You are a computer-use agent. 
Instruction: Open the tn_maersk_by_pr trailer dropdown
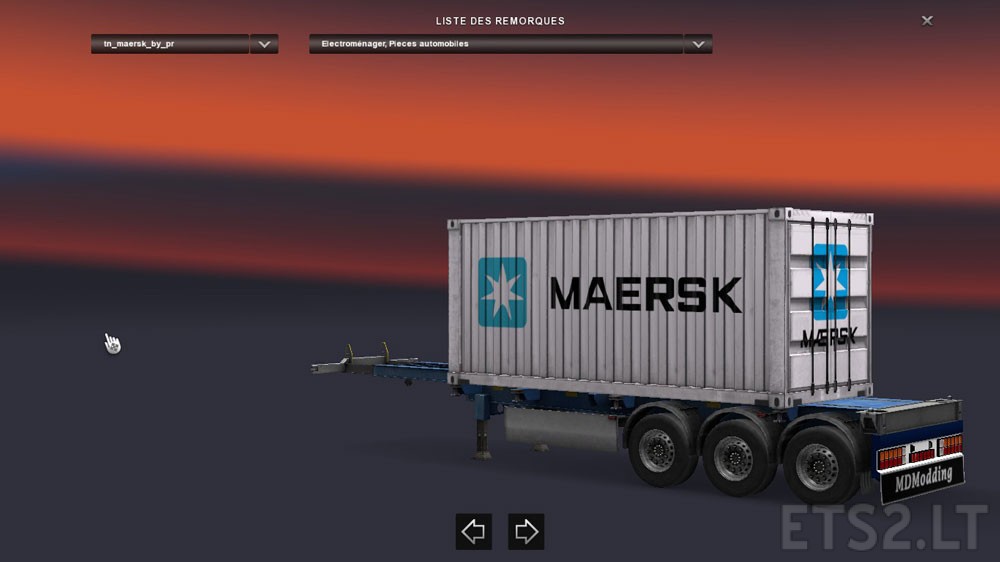coord(264,44)
